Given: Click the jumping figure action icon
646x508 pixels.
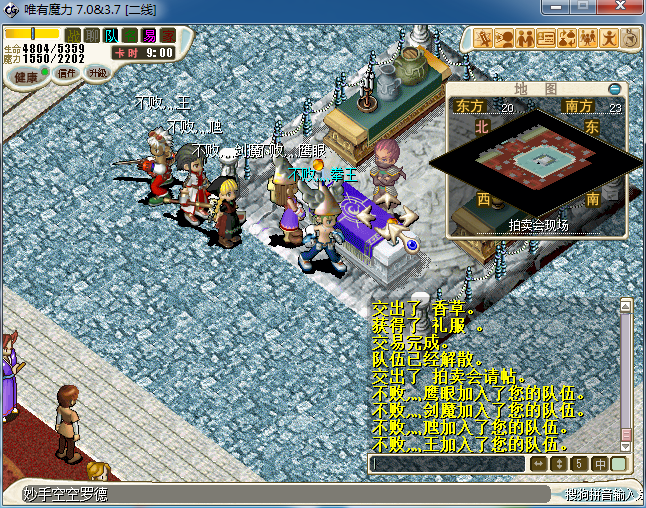Looking at the screenshot, I should coord(610,39).
